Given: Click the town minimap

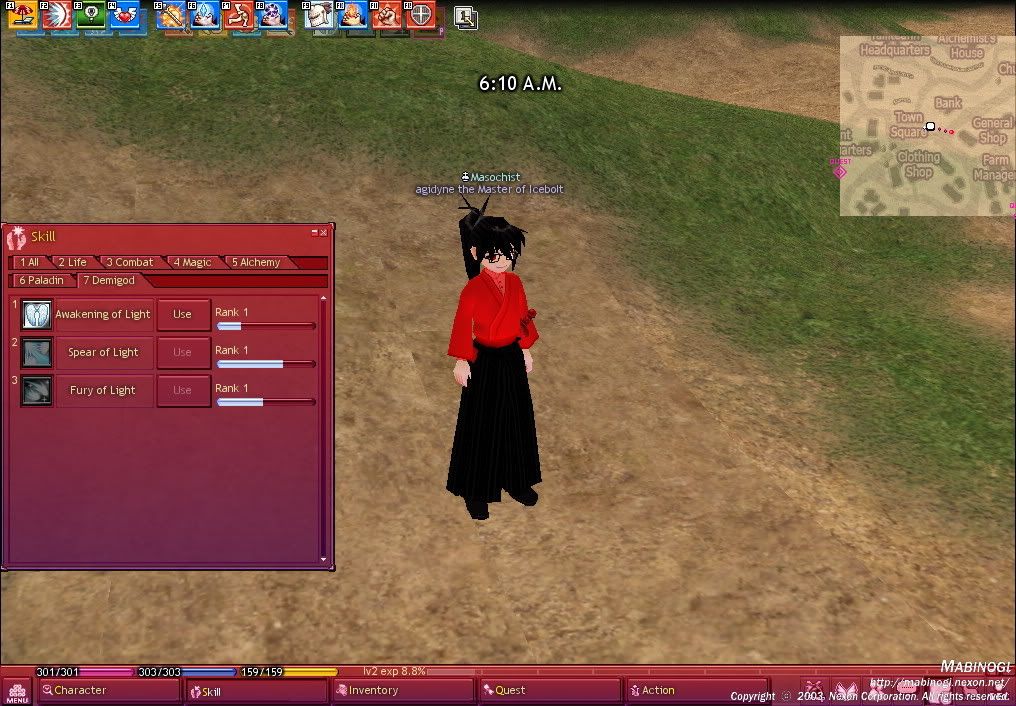Looking at the screenshot, I should click(926, 126).
